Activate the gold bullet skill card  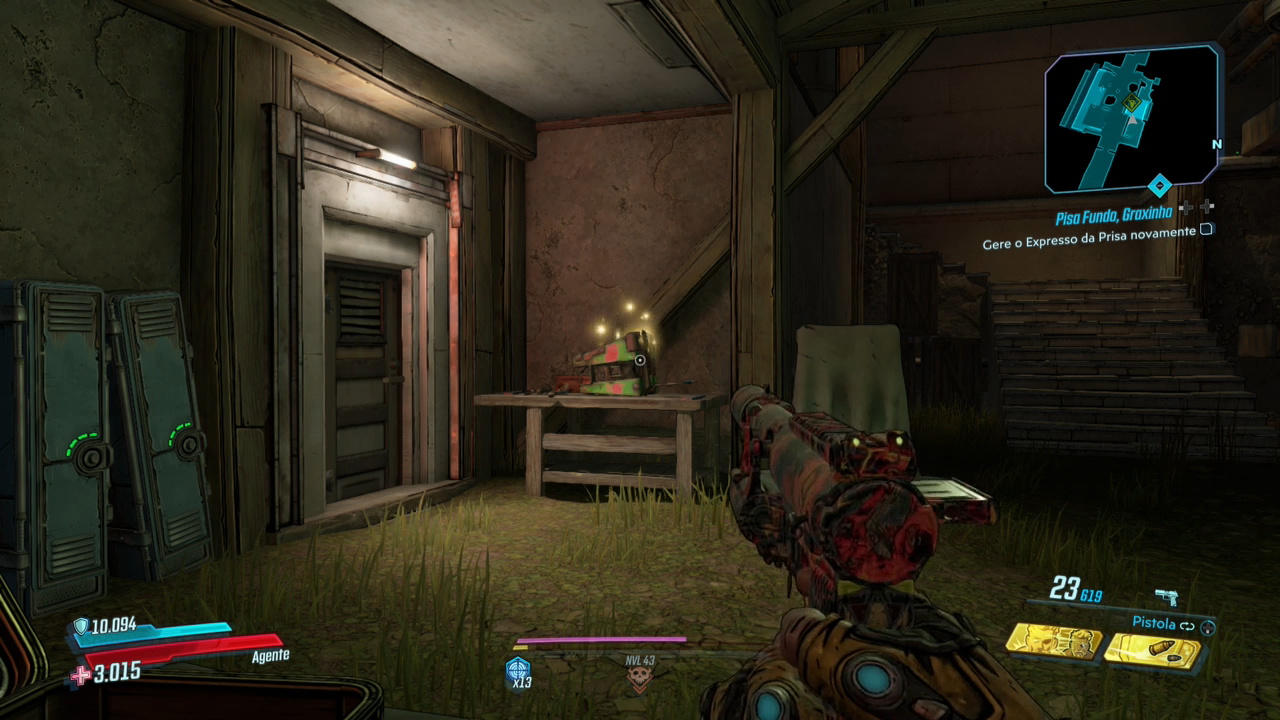pos(1152,651)
